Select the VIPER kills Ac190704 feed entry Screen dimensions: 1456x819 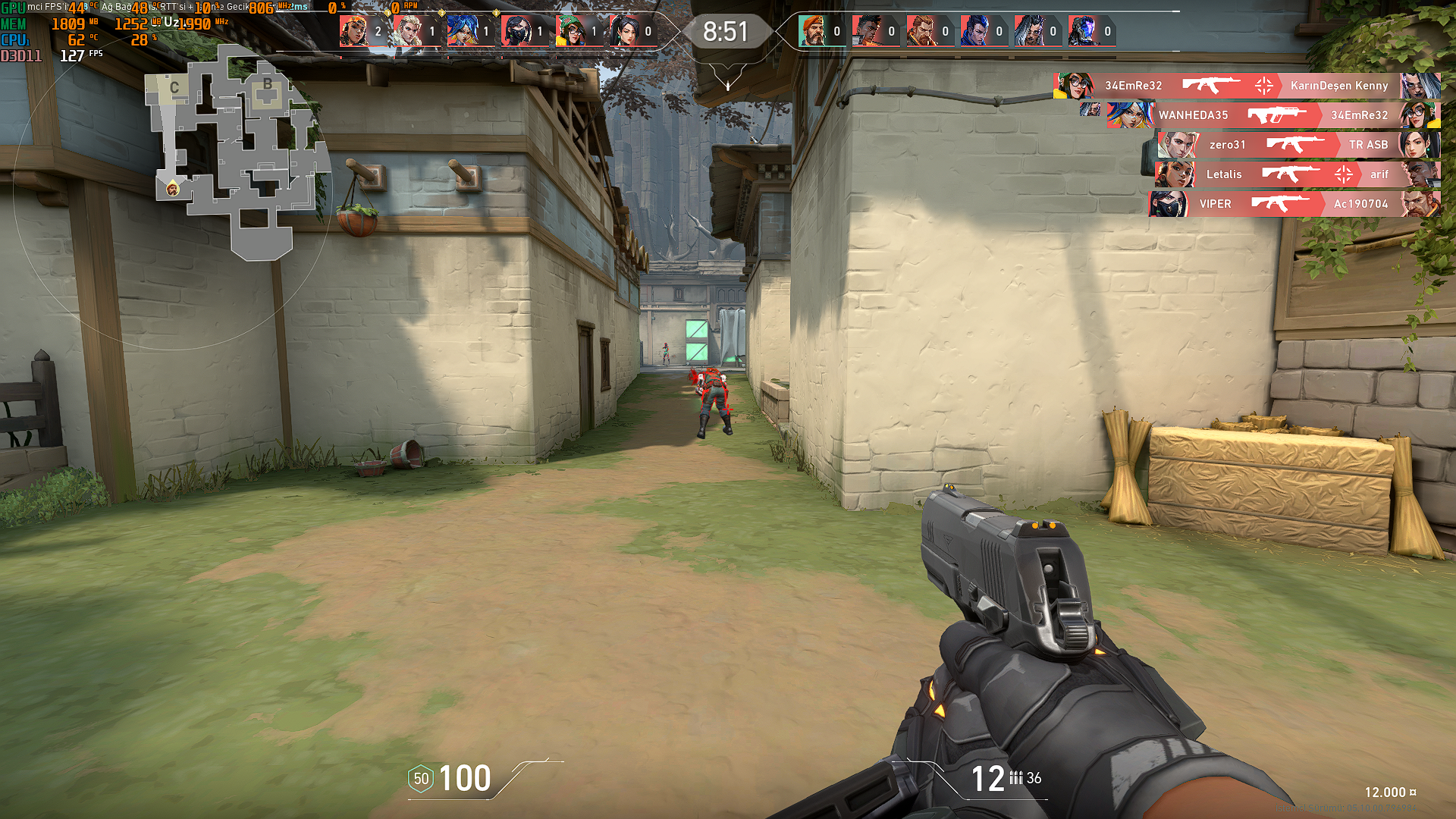(1294, 204)
